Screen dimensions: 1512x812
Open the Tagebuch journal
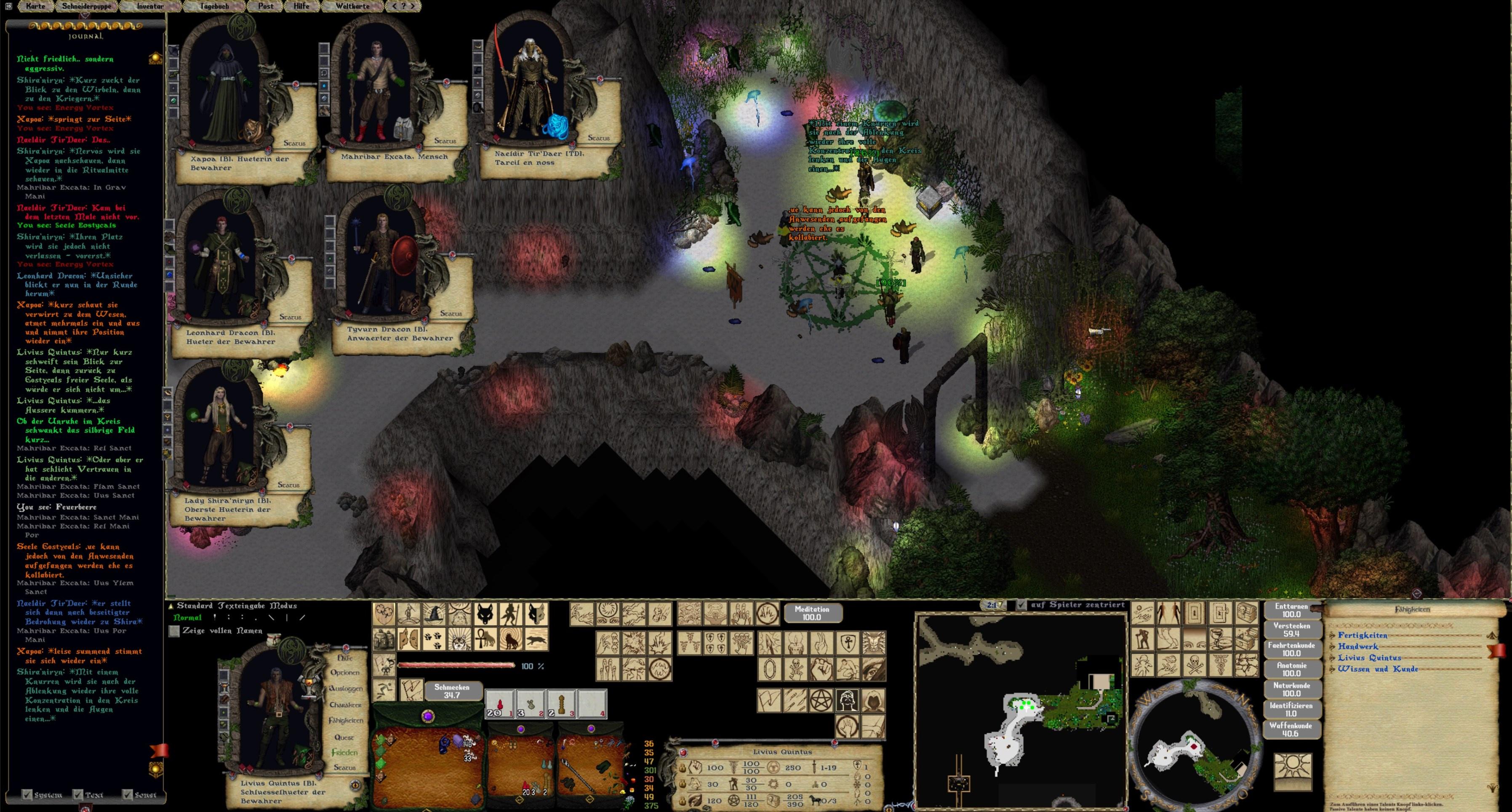[x=213, y=6]
